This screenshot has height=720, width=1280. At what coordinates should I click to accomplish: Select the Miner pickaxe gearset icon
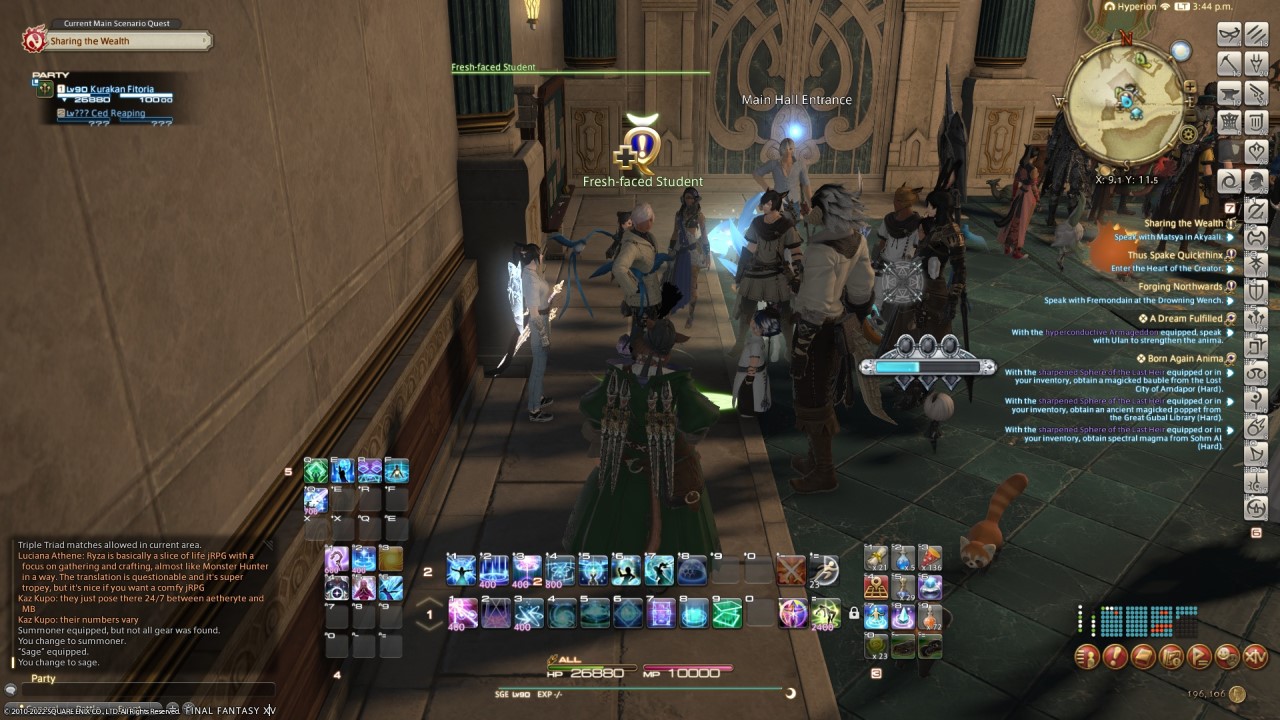pyautogui.click(x=1227, y=63)
